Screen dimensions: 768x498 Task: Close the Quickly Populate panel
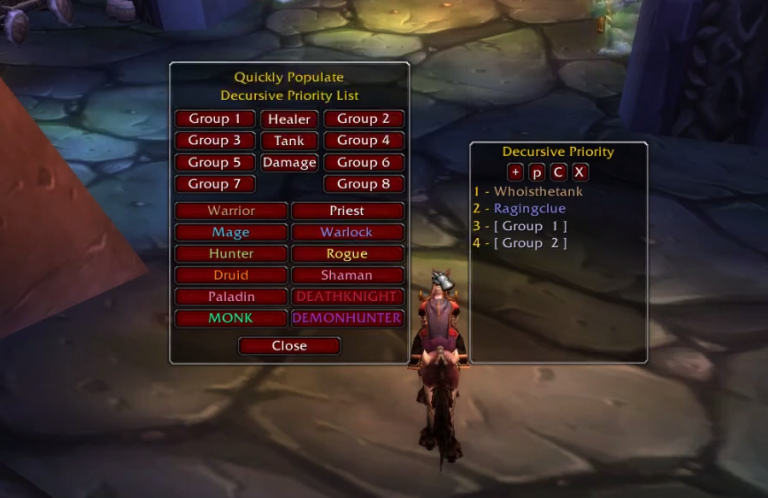coord(289,346)
